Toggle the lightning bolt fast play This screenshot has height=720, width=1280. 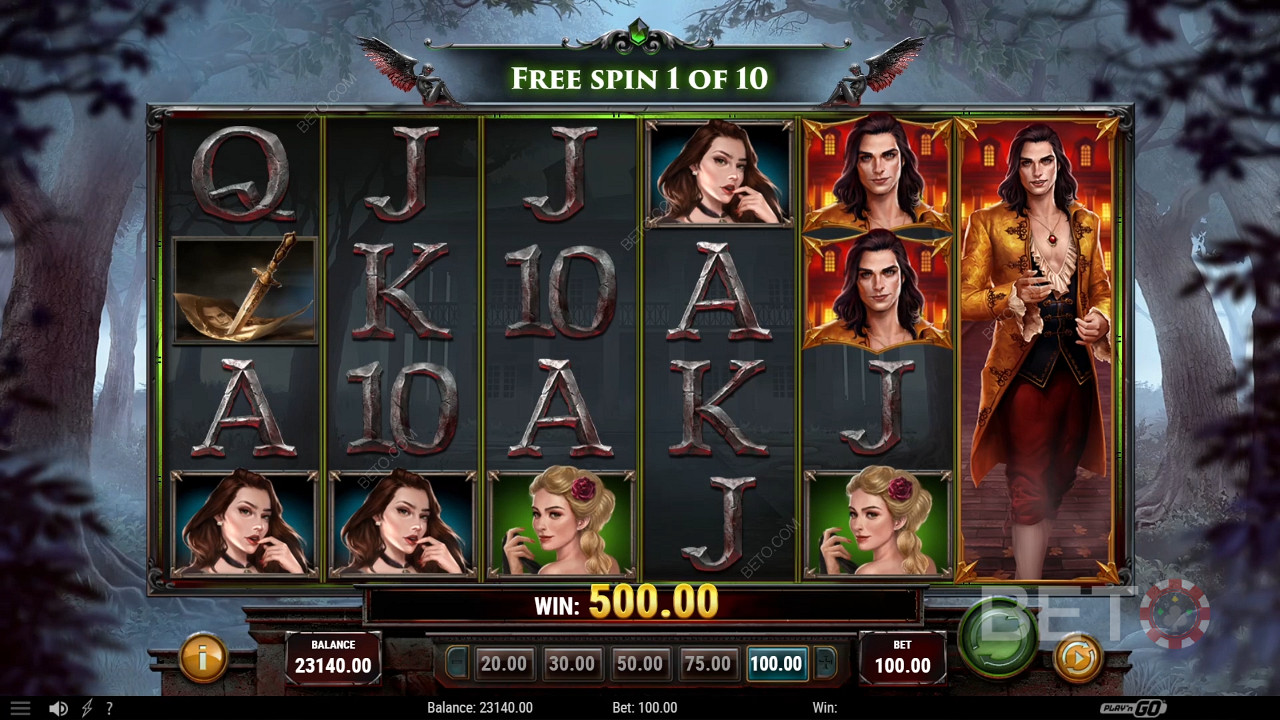coord(87,708)
